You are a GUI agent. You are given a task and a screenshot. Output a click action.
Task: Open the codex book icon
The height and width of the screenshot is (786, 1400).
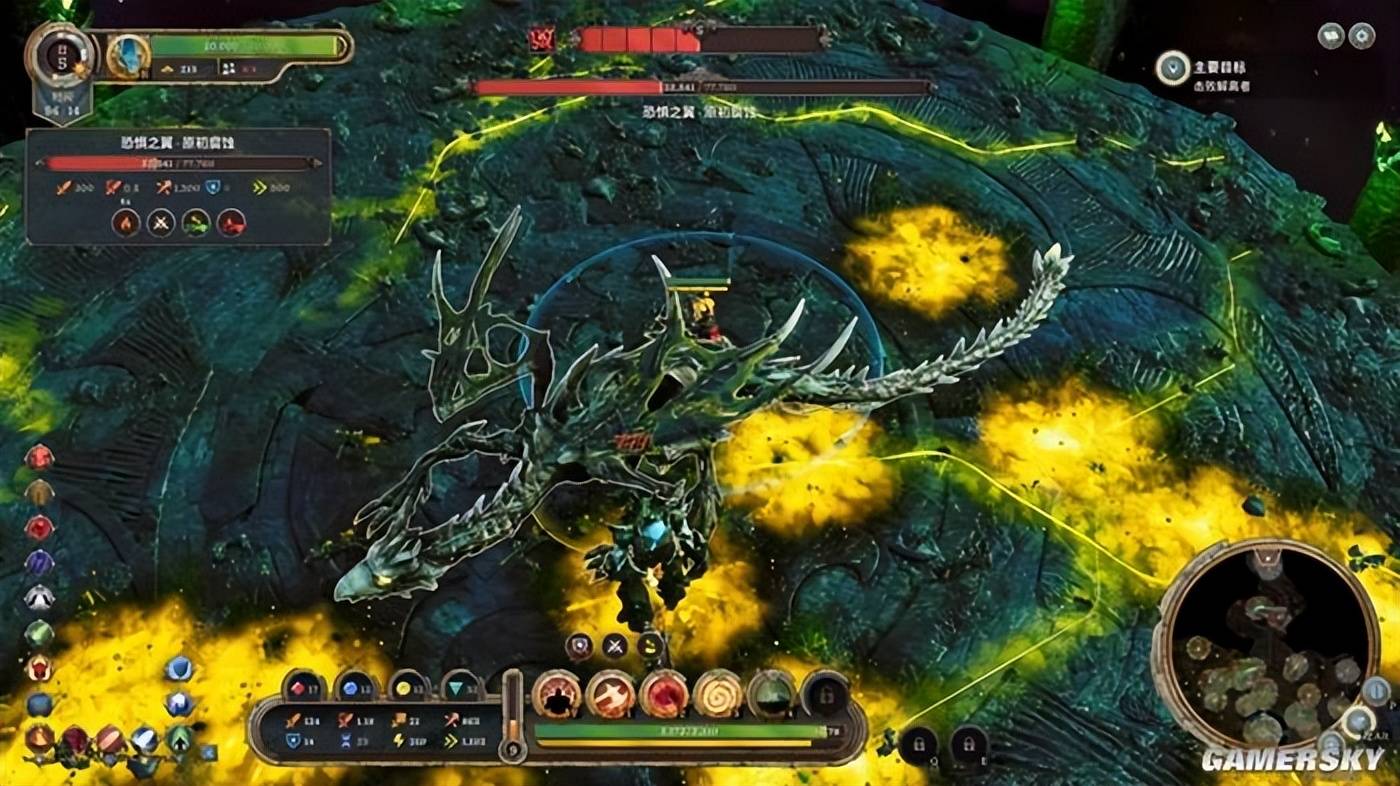coord(1330,36)
